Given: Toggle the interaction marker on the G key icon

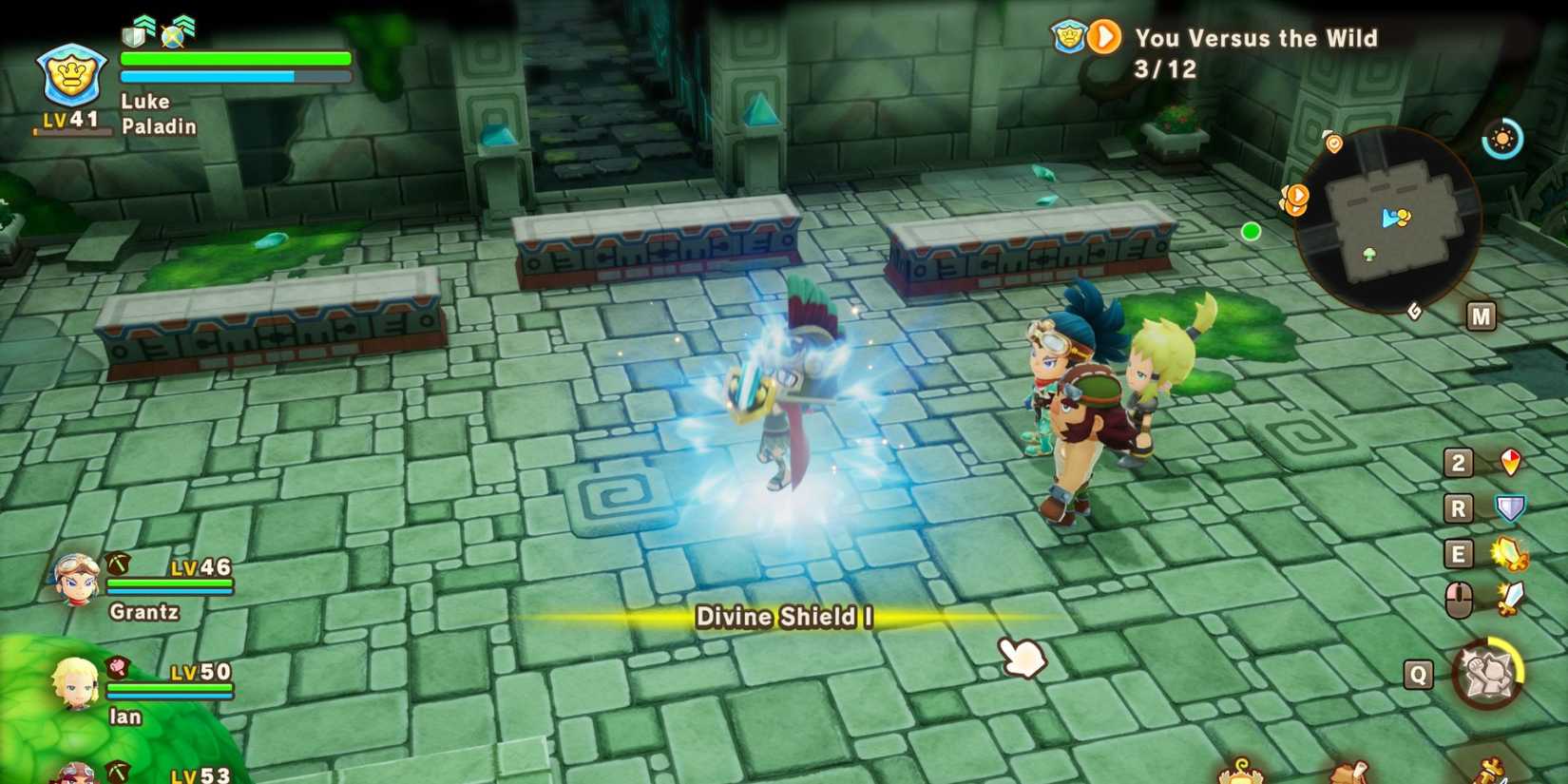Looking at the screenshot, I should pos(1413,309).
